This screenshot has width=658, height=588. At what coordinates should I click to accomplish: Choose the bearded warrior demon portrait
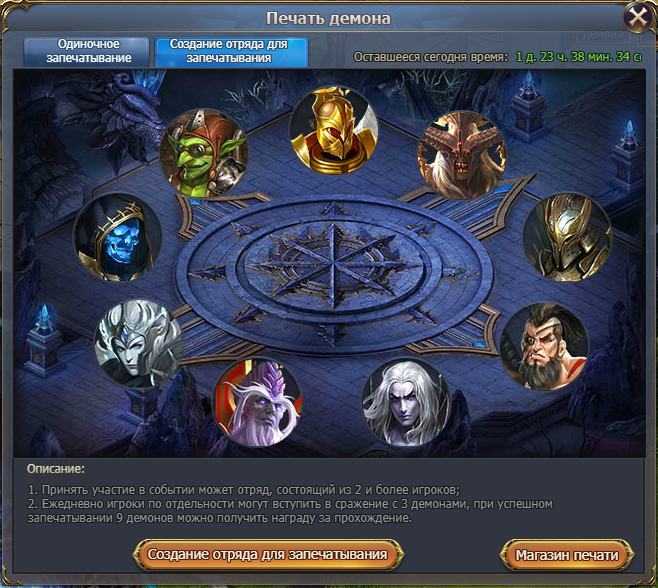[544, 346]
